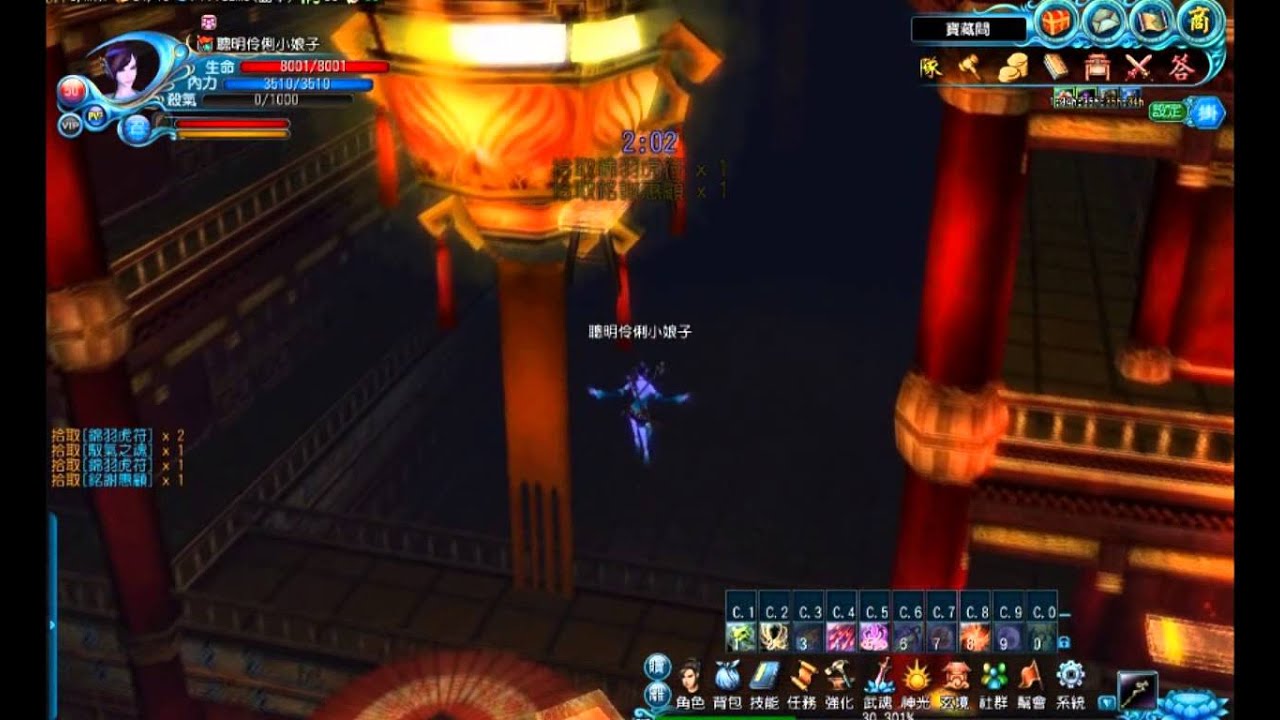Screen dimensions: 1280x720
Task: Activate the pink lotus skill in C.5
Action: click(875, 634)
